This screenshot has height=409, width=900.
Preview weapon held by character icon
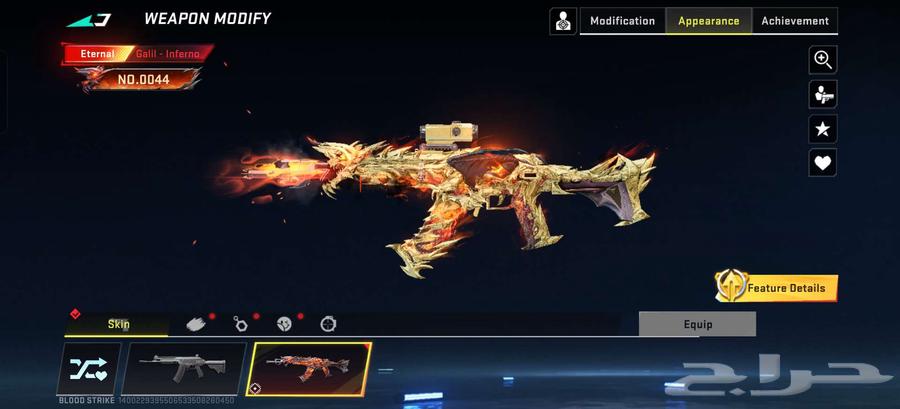click(822, 94)
